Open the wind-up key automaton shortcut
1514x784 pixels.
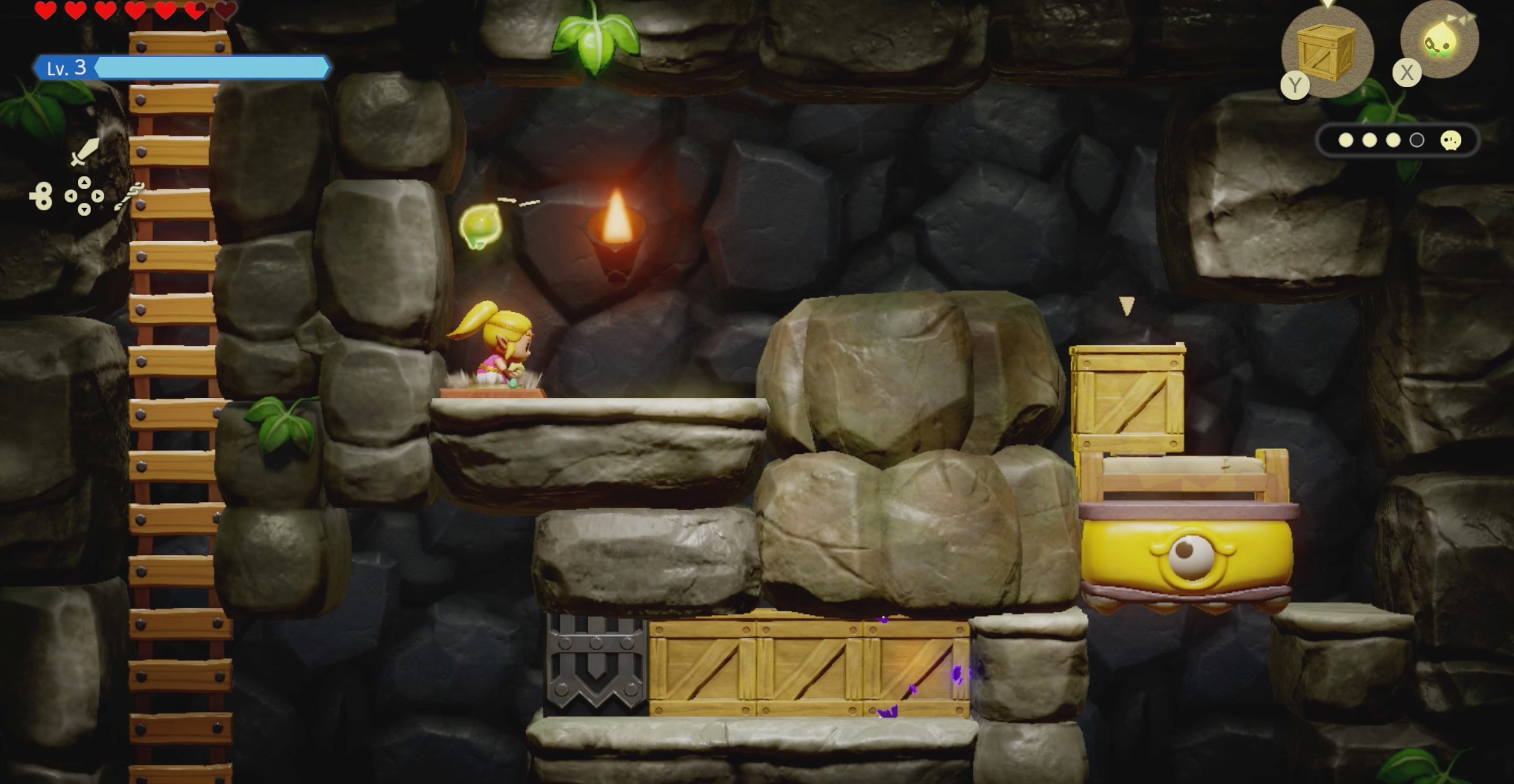pos(41,195)
